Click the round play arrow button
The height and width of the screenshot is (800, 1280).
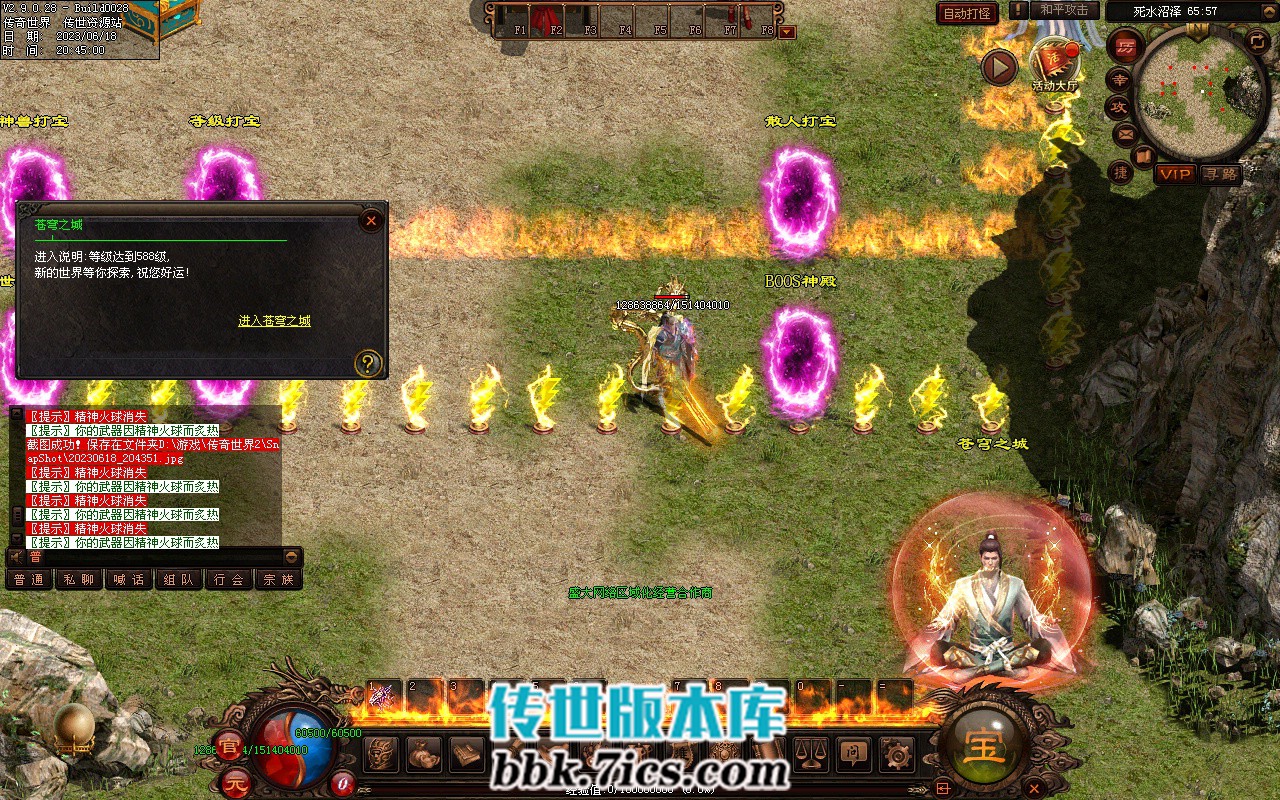pos(998,67)
